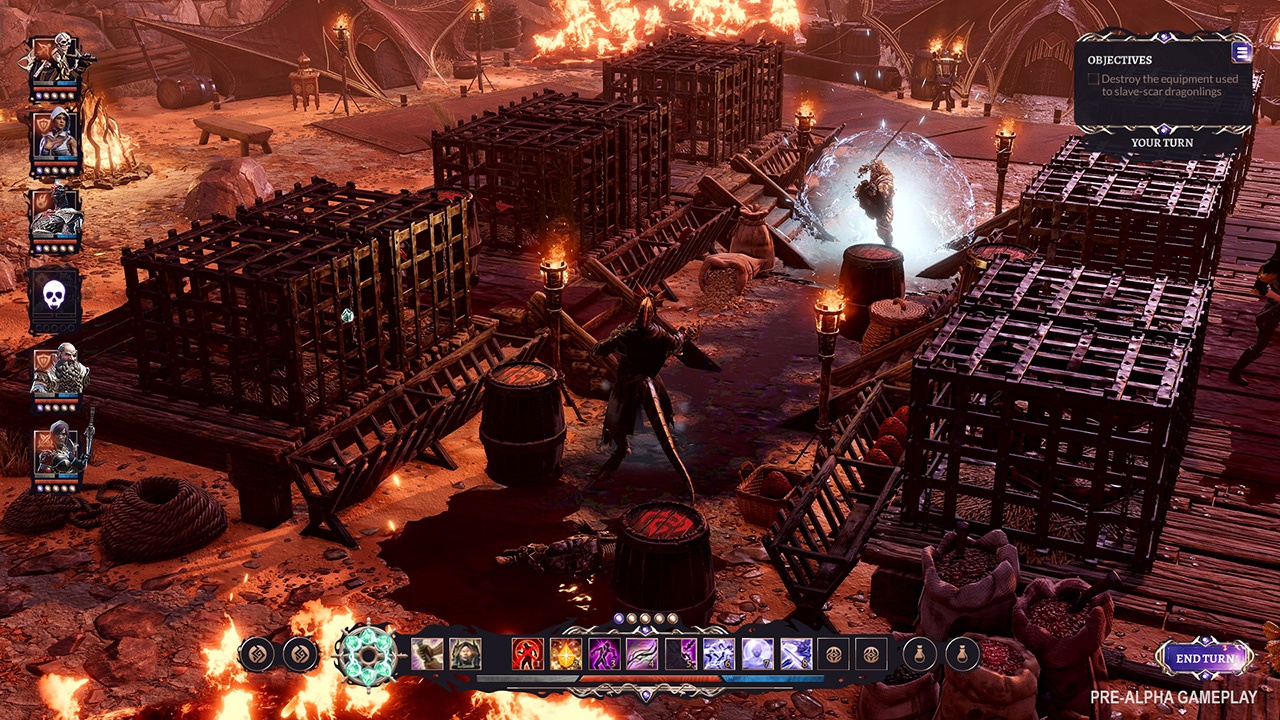The image size is (1280, 720).
Task: Select the bearded dwarf portrait
Action: point(56,372)
